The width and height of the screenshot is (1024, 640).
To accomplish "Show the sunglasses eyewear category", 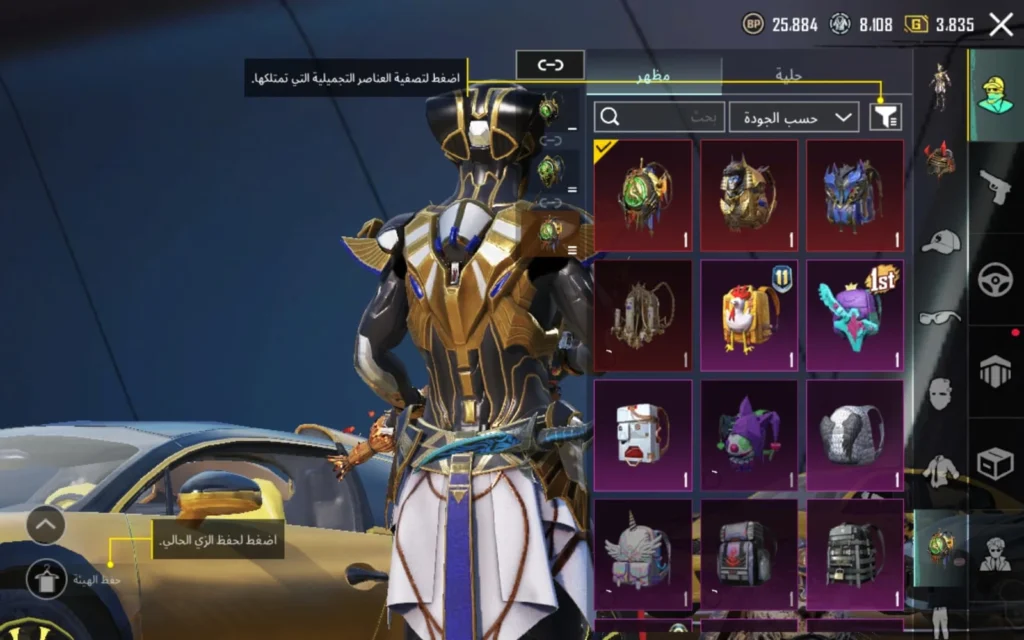I will [x=940, y=318].
